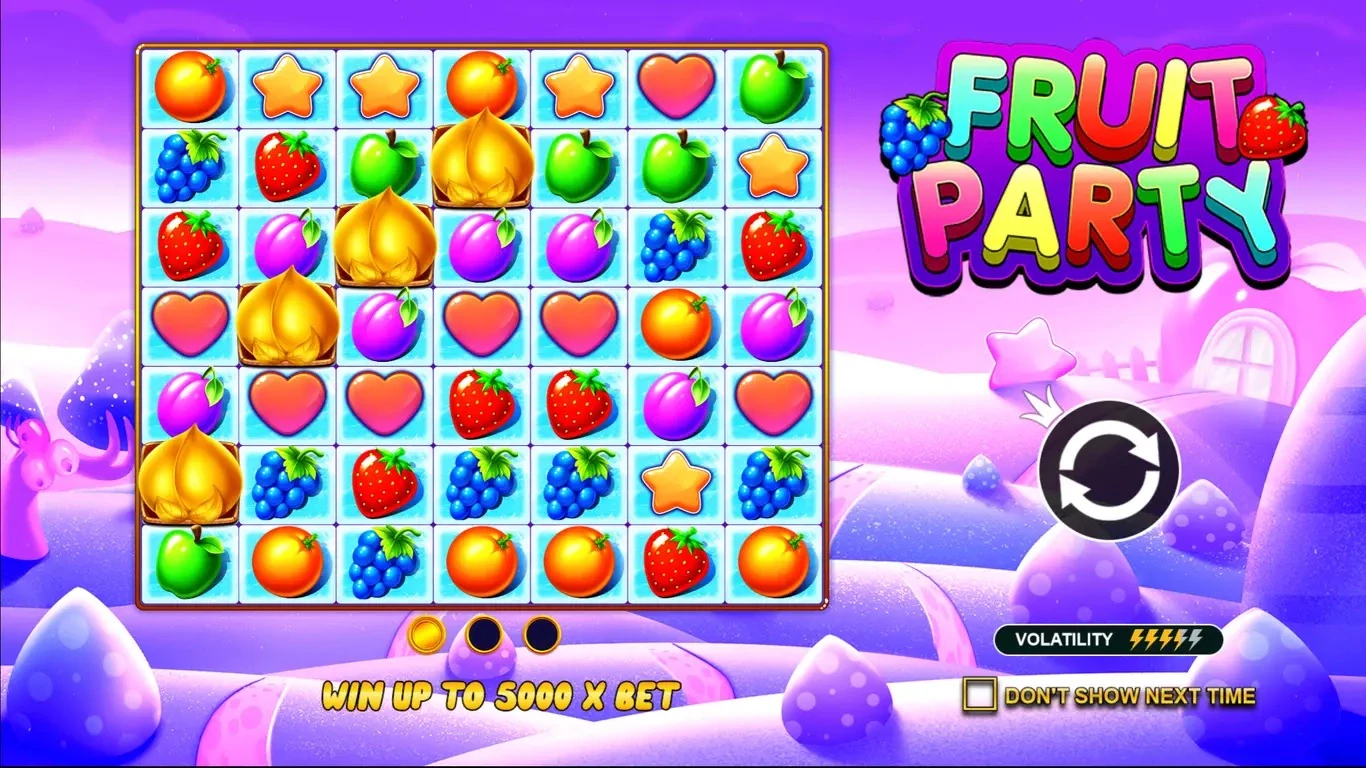
Task: Check the Don't Show Next Time box
Action: 977,694
